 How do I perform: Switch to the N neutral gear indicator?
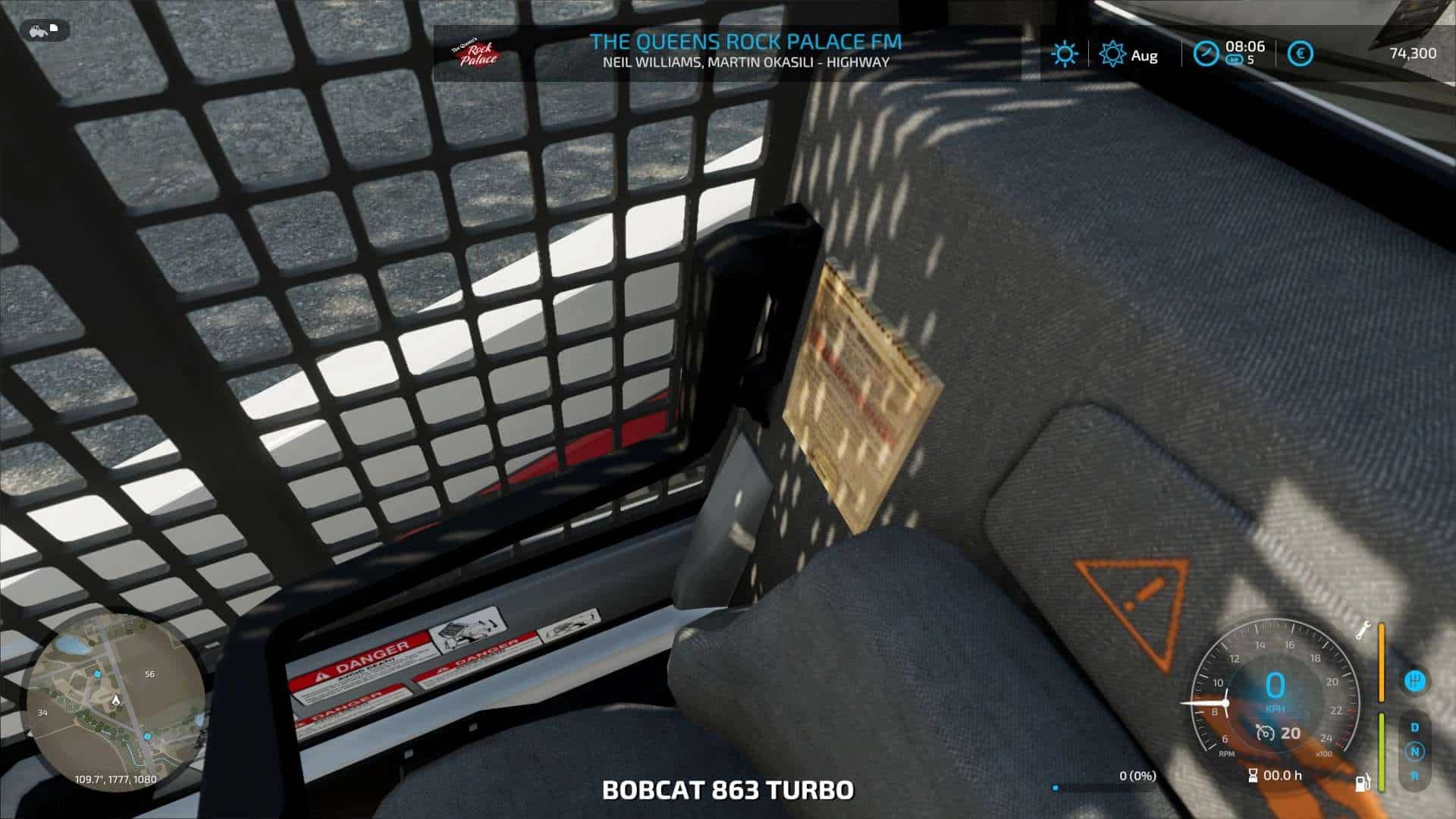tap(1414, 752)
